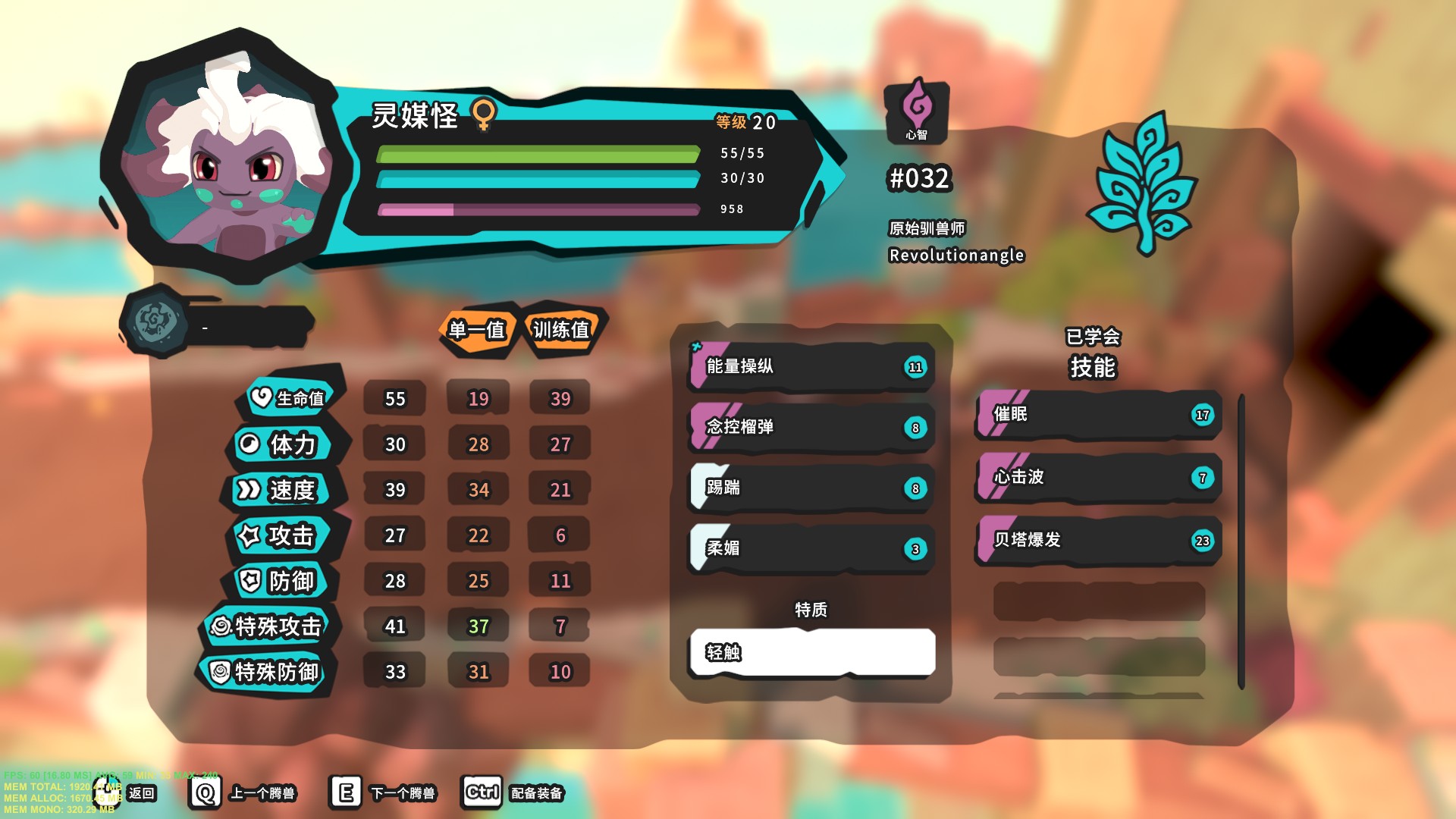Select the learned skill 心击波
1456x819 pixels.
1097,478
